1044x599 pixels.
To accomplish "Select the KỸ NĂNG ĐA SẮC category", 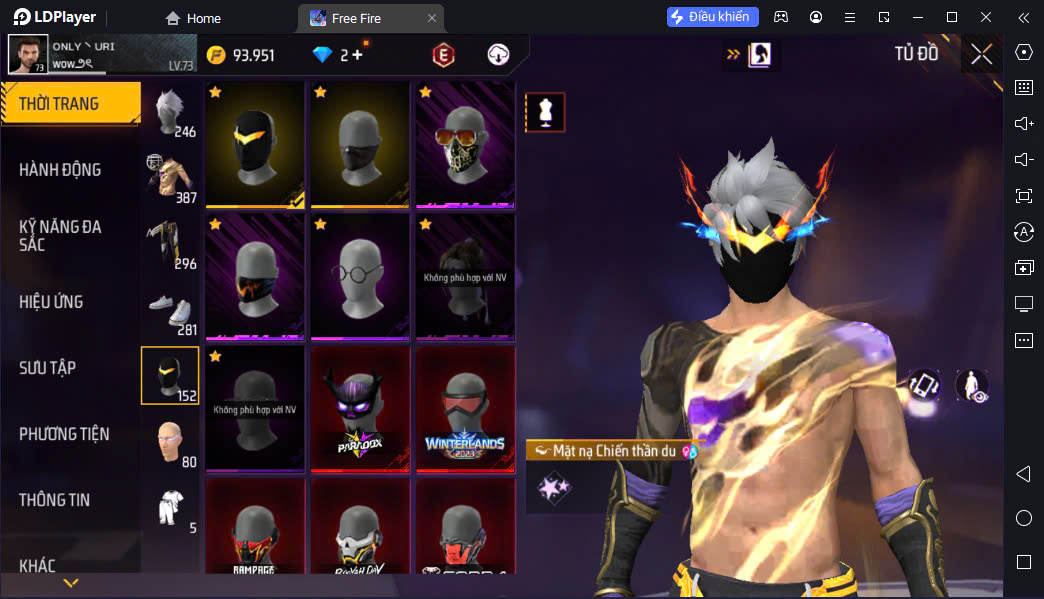I will pos(60,236).
